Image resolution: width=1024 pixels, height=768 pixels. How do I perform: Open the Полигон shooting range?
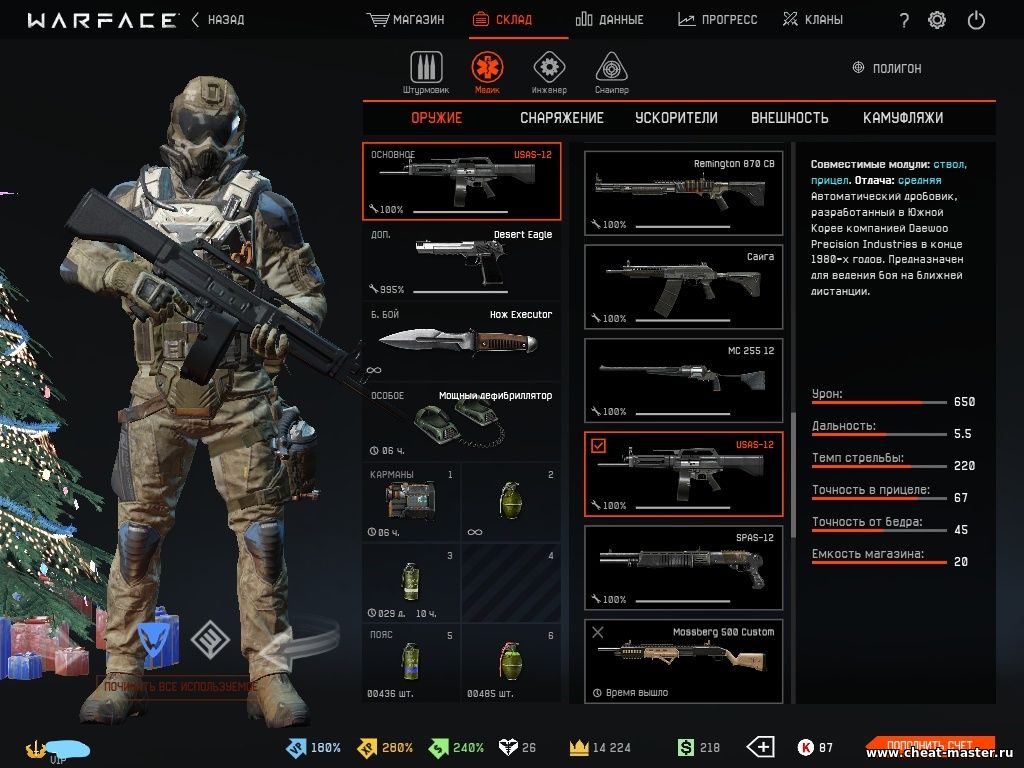[887, 68]
